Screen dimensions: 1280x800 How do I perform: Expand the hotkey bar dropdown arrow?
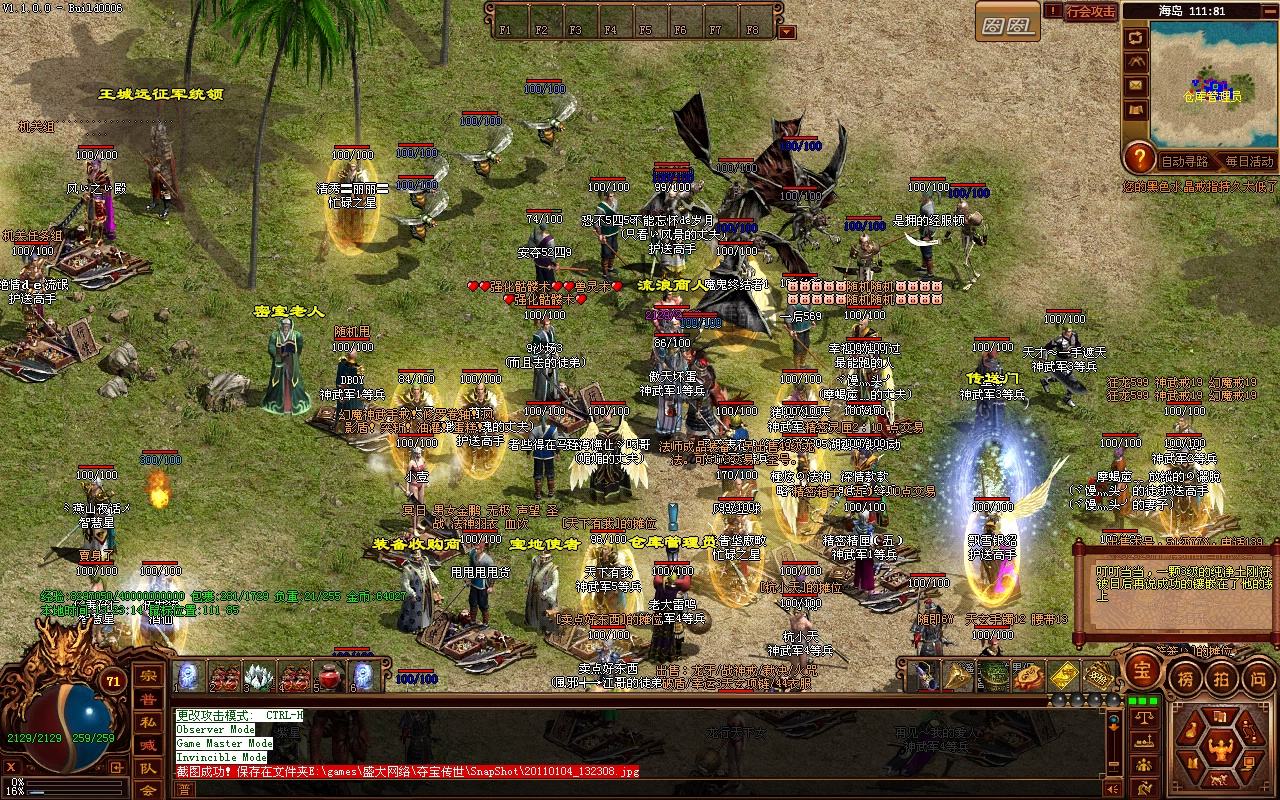pos(787,31)
